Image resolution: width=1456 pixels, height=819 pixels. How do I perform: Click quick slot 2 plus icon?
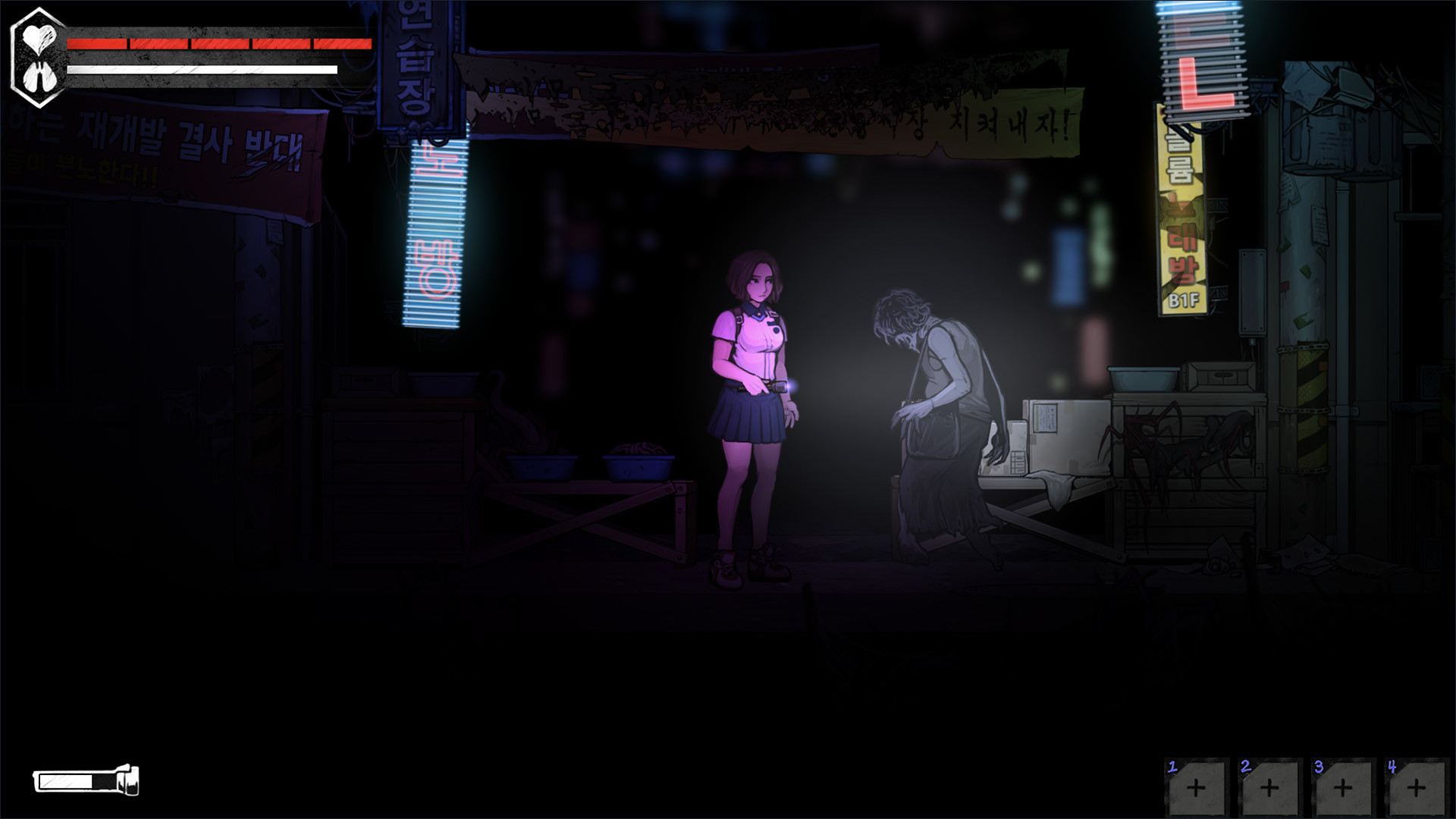click(1269, 789)
